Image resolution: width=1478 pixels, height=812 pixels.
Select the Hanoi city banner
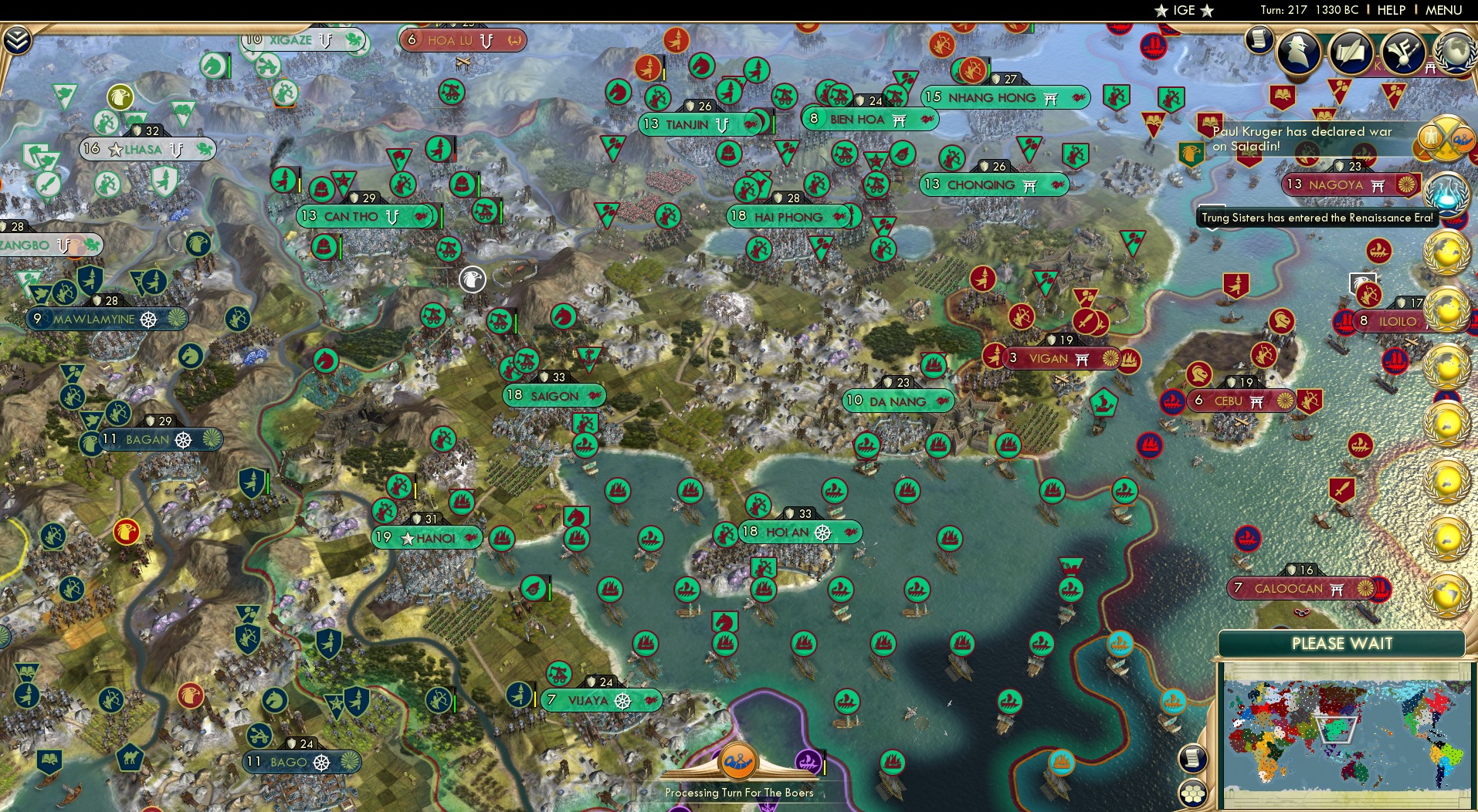point(427,536)
